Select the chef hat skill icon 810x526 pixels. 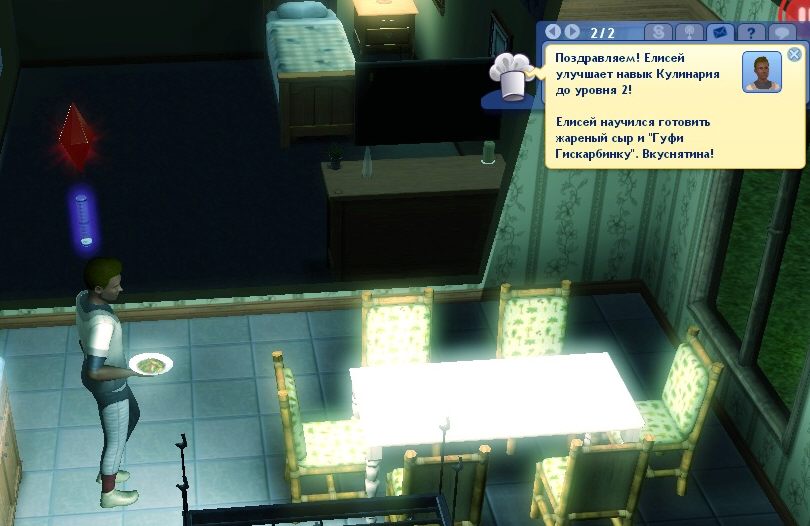[x=510, y=78]
